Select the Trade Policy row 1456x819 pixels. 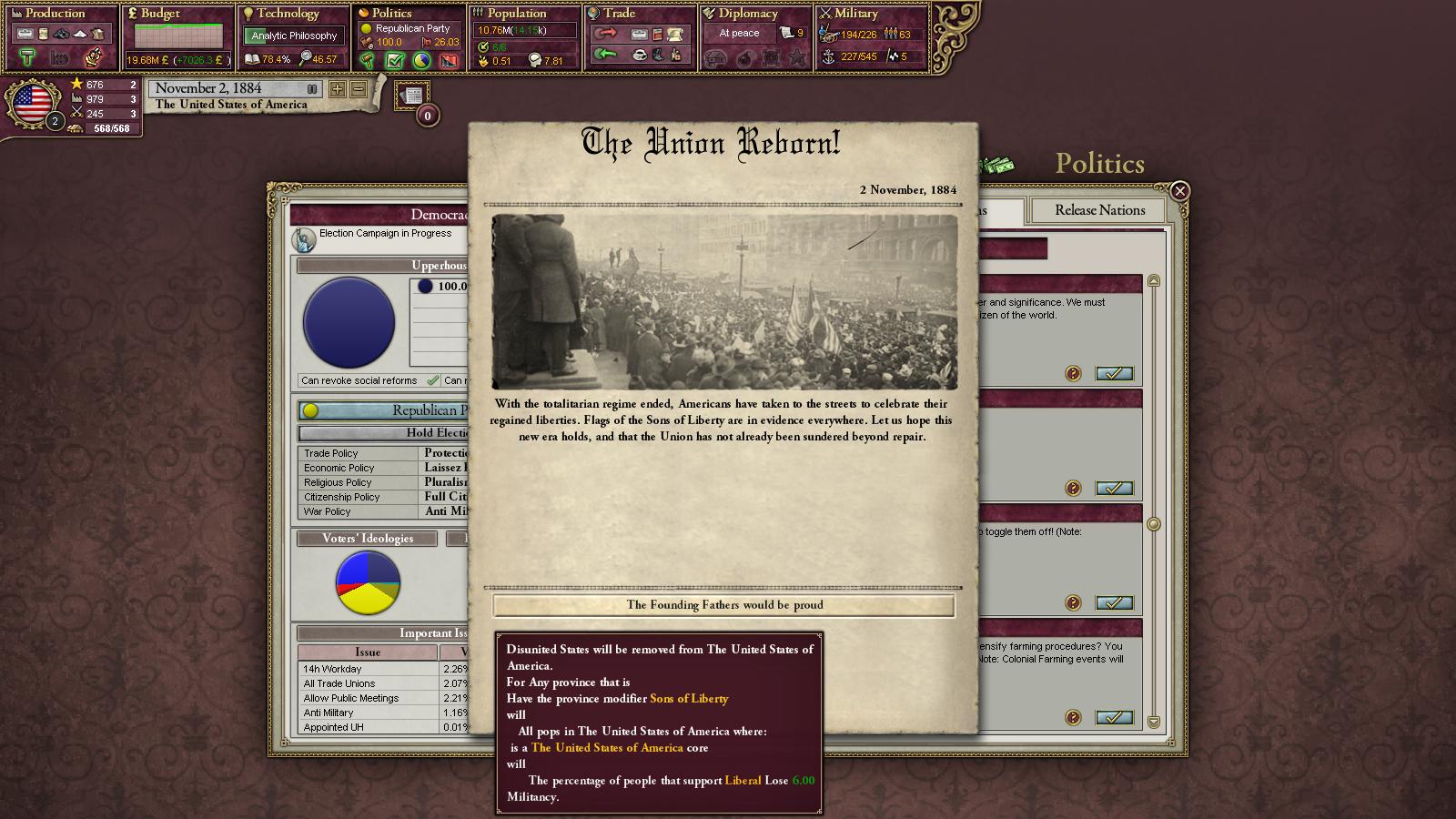coord(382,453)
